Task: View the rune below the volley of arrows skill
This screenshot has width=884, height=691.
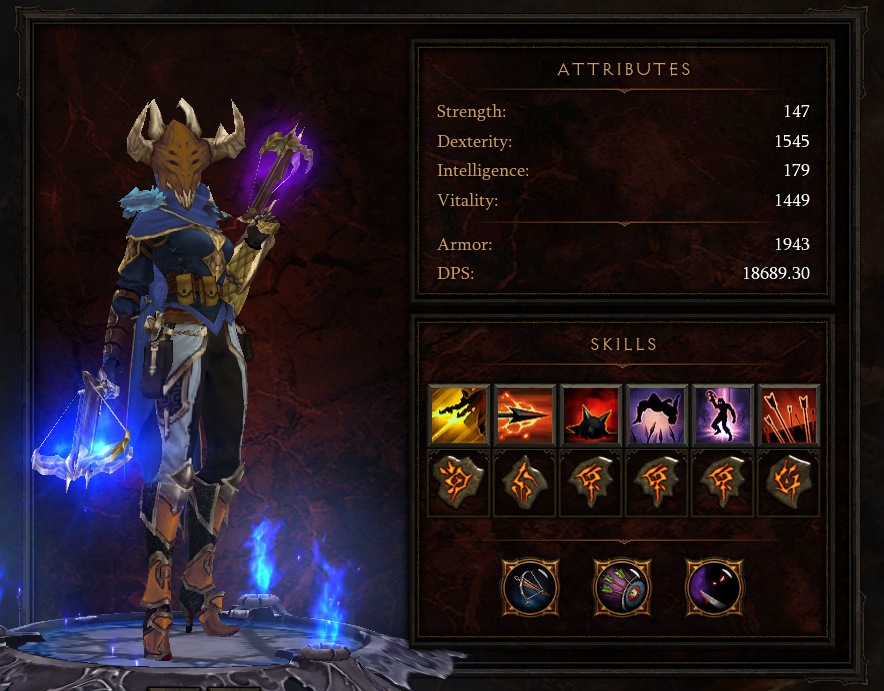Action: pos(788,483)
